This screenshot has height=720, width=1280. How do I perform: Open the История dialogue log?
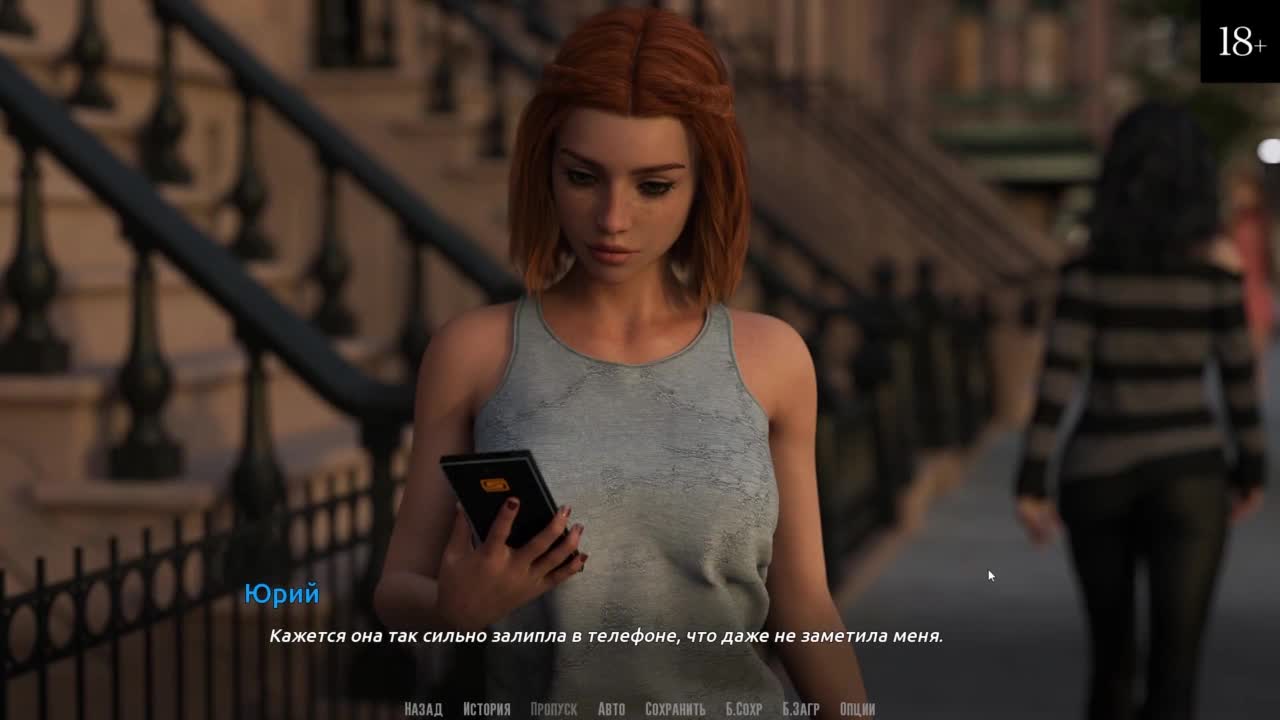tap(486, 709)
